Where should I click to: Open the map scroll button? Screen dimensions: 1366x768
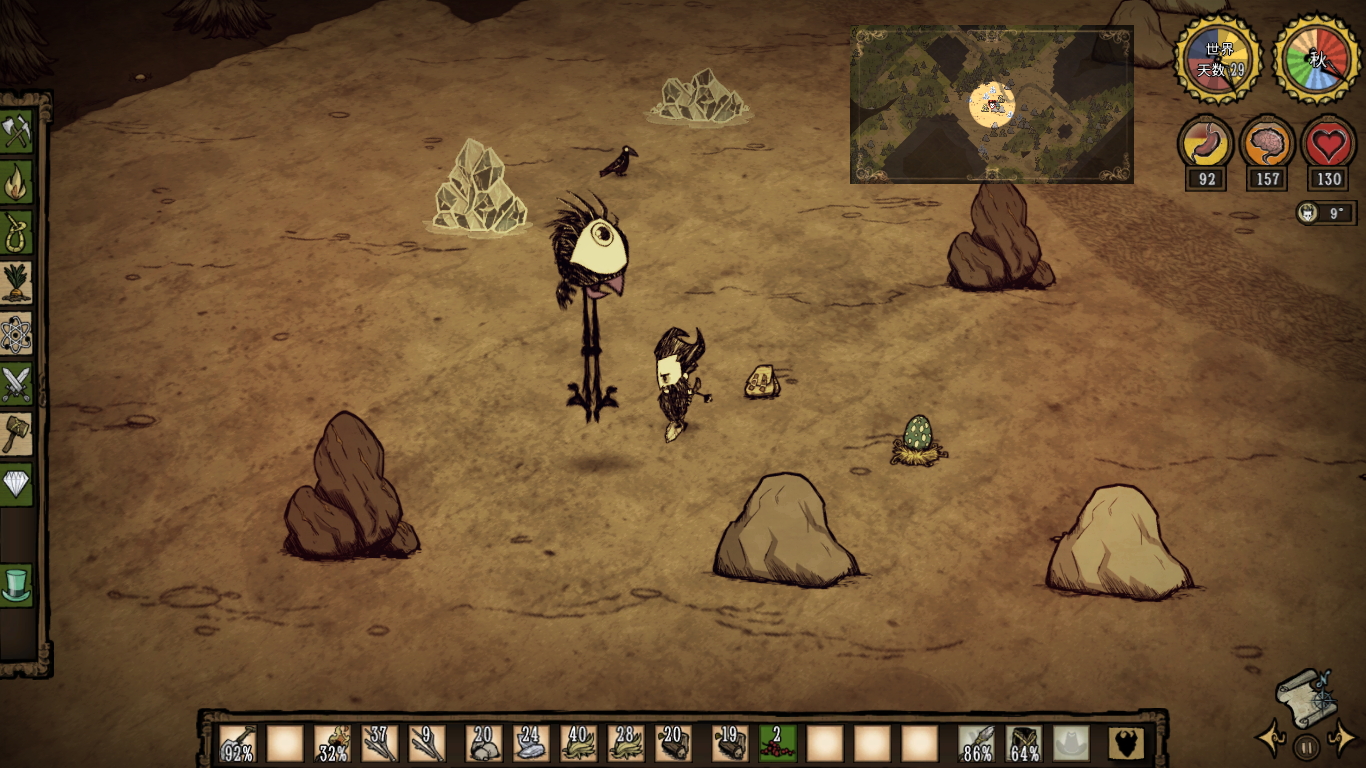[x=1305, y=697]
